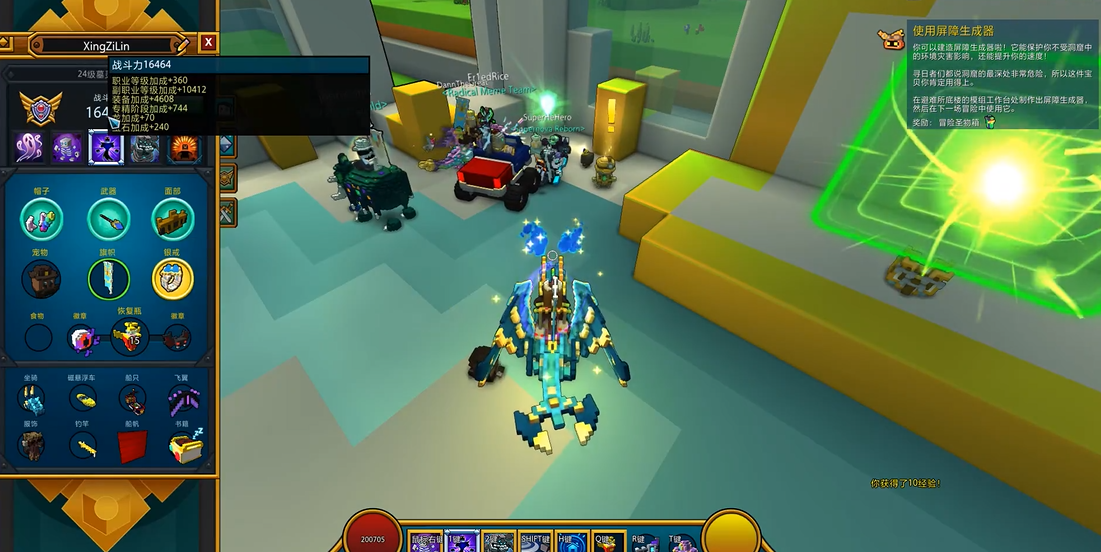Open the fishing rod (钓竿) slot
Viewport: 1101px width, 552px height.
83,446
